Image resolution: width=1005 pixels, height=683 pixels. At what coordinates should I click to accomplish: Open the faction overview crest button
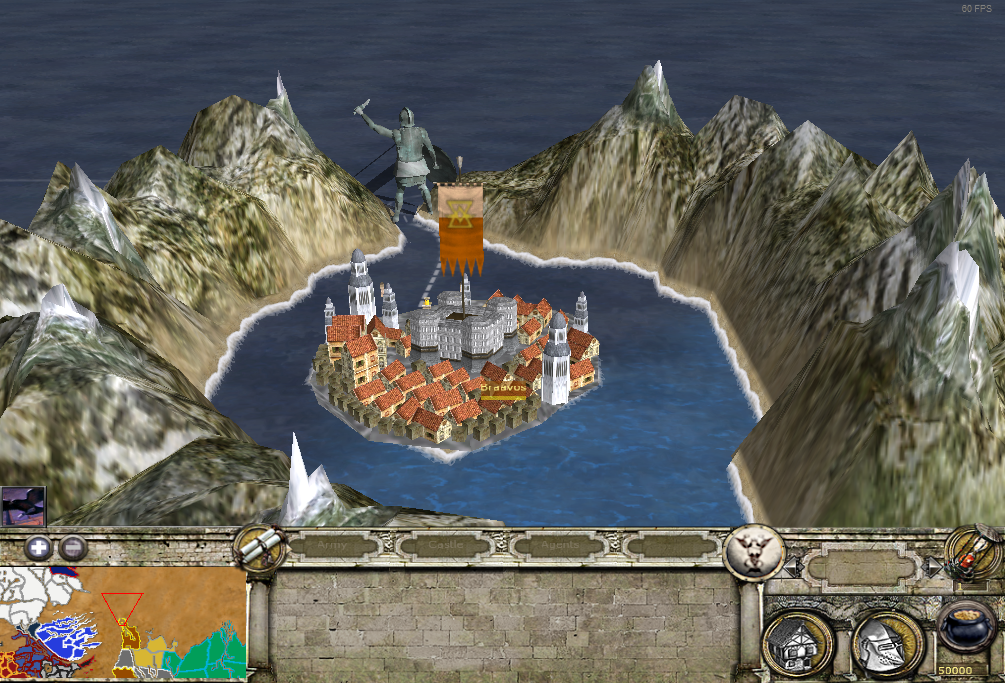point(753,550)
